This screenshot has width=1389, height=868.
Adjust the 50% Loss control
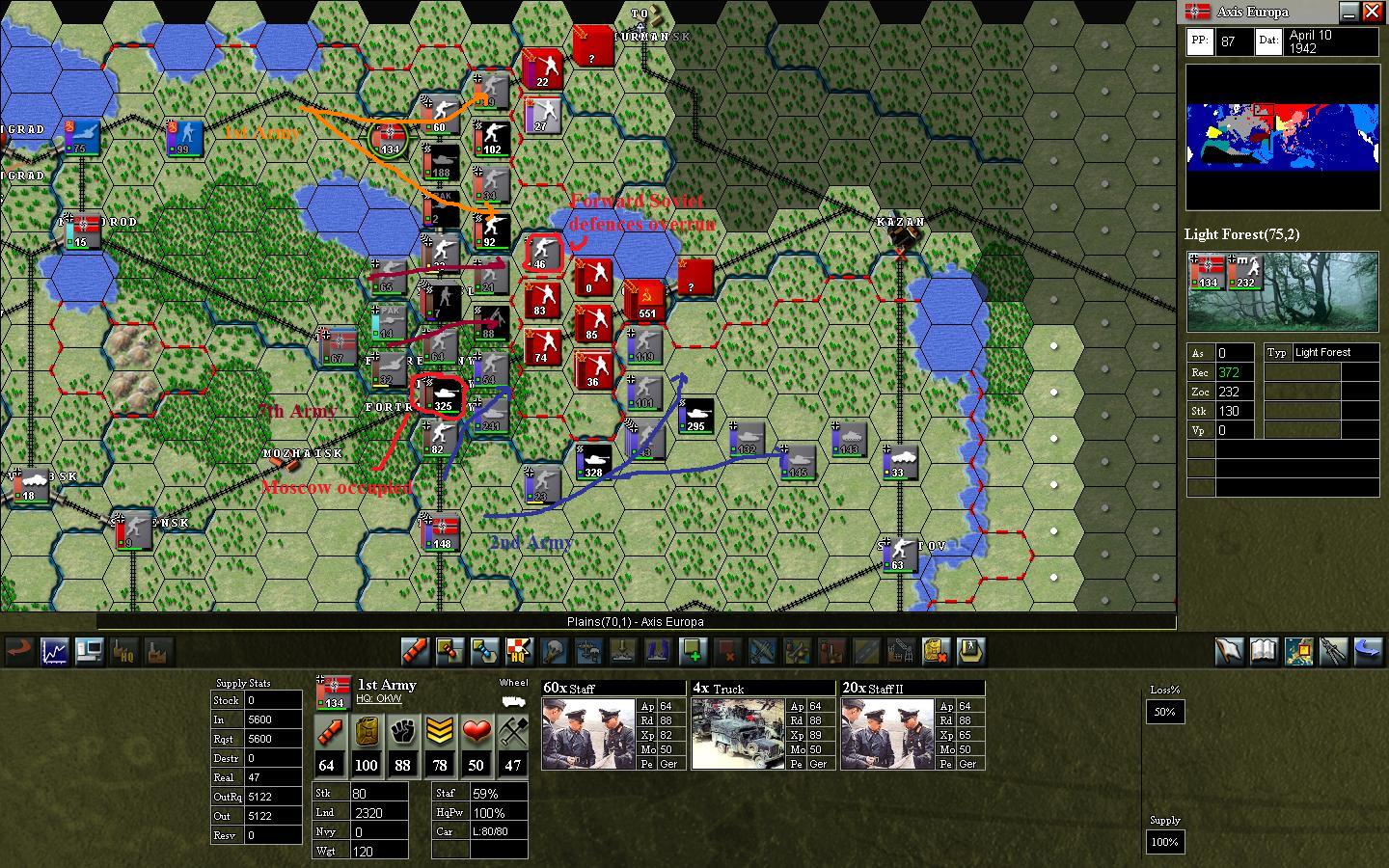[1164, 712]
